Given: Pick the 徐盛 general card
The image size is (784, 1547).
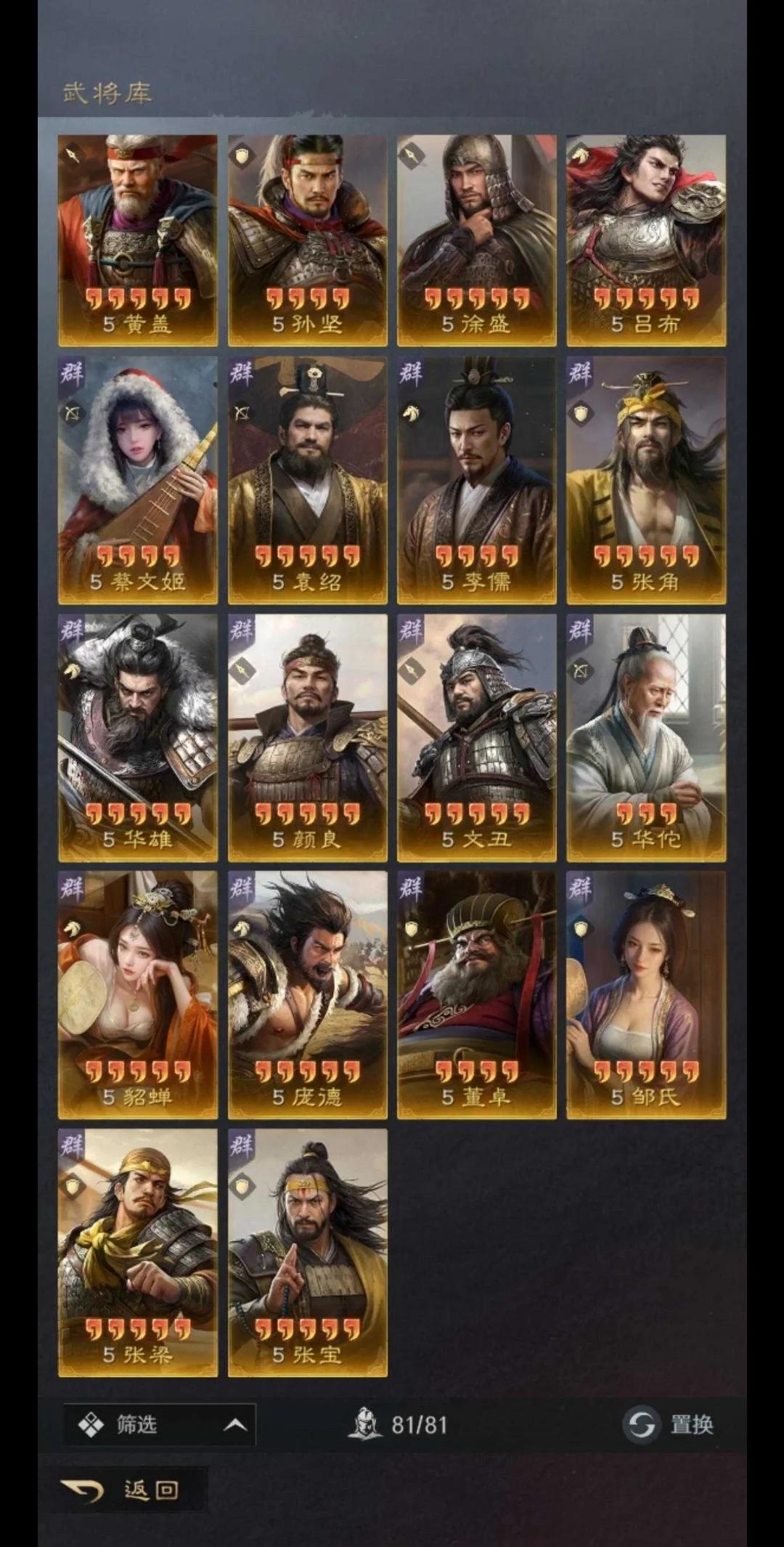Looking at the screenshot, I should click(x=477, y=240).
